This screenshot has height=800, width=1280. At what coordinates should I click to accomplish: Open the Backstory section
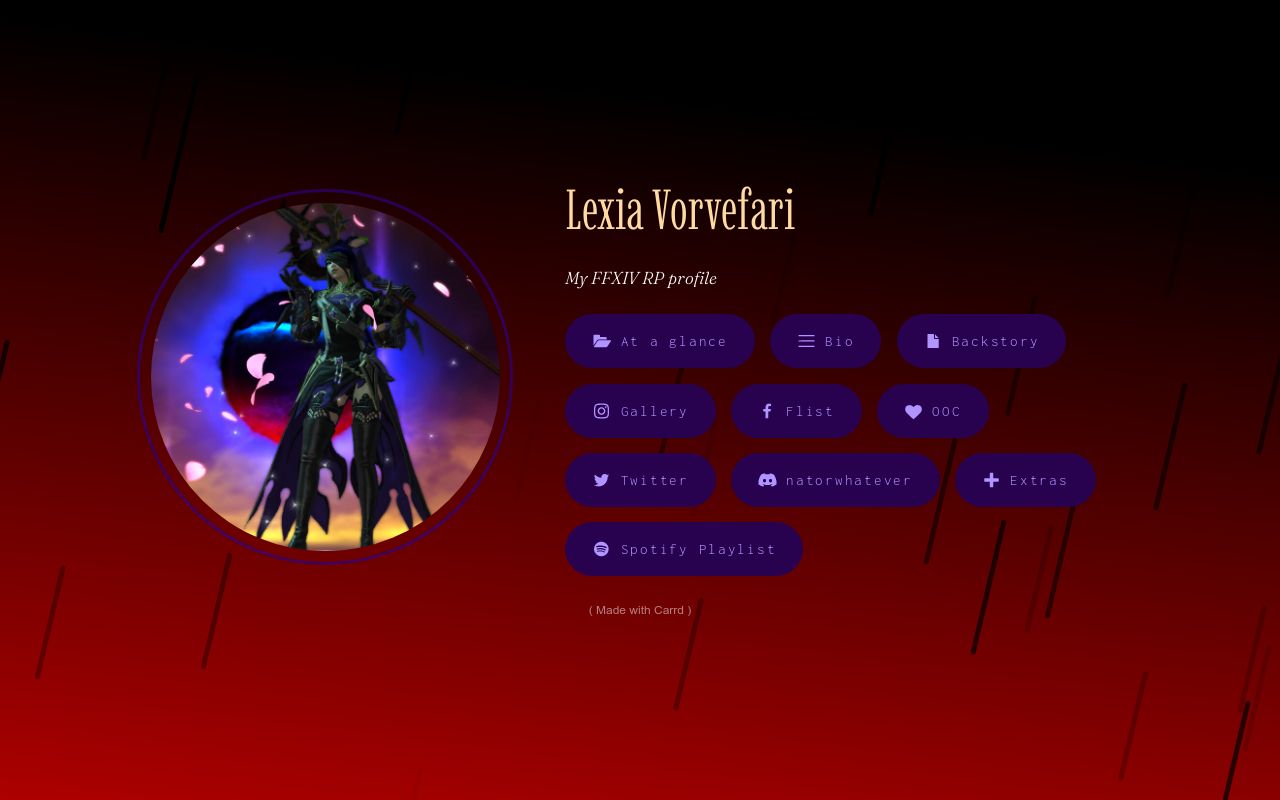pyautogui.click(x=981, y=341)
